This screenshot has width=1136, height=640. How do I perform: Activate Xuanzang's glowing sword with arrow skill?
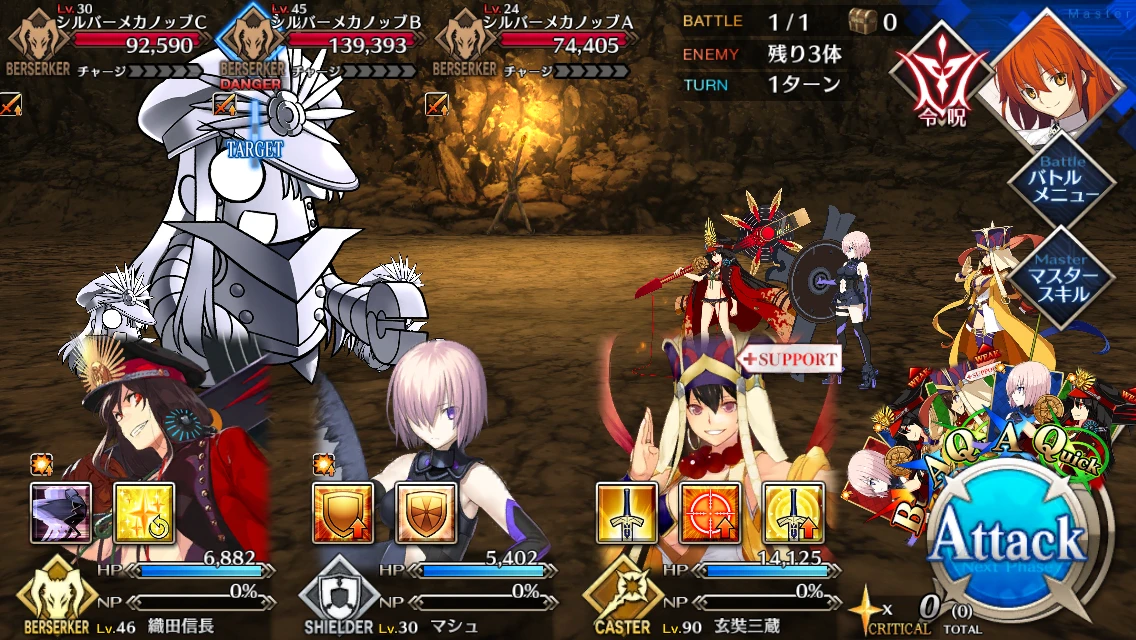click(x=793, y=513)
